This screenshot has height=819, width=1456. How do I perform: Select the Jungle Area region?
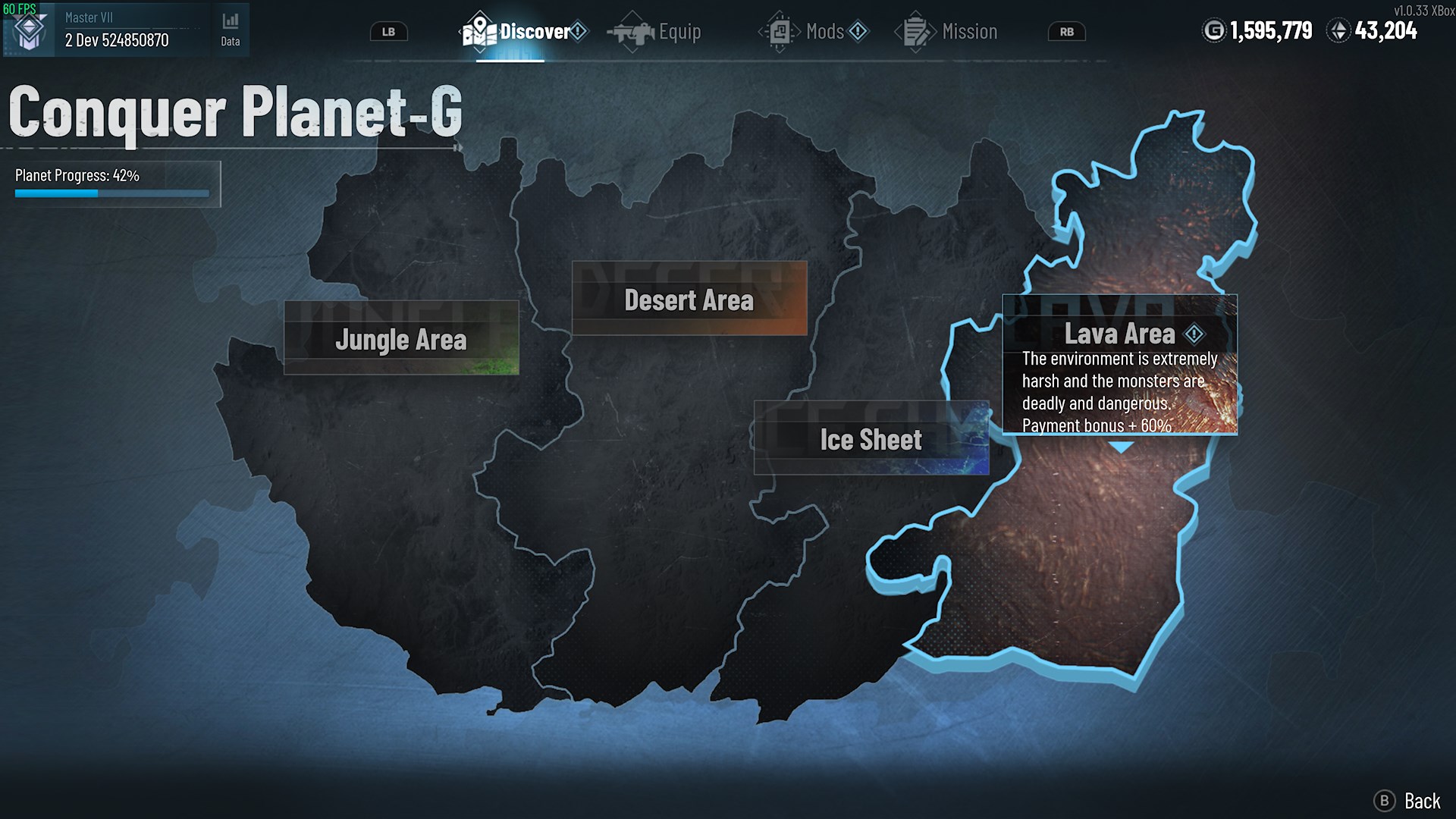click(x=401, y=340)
